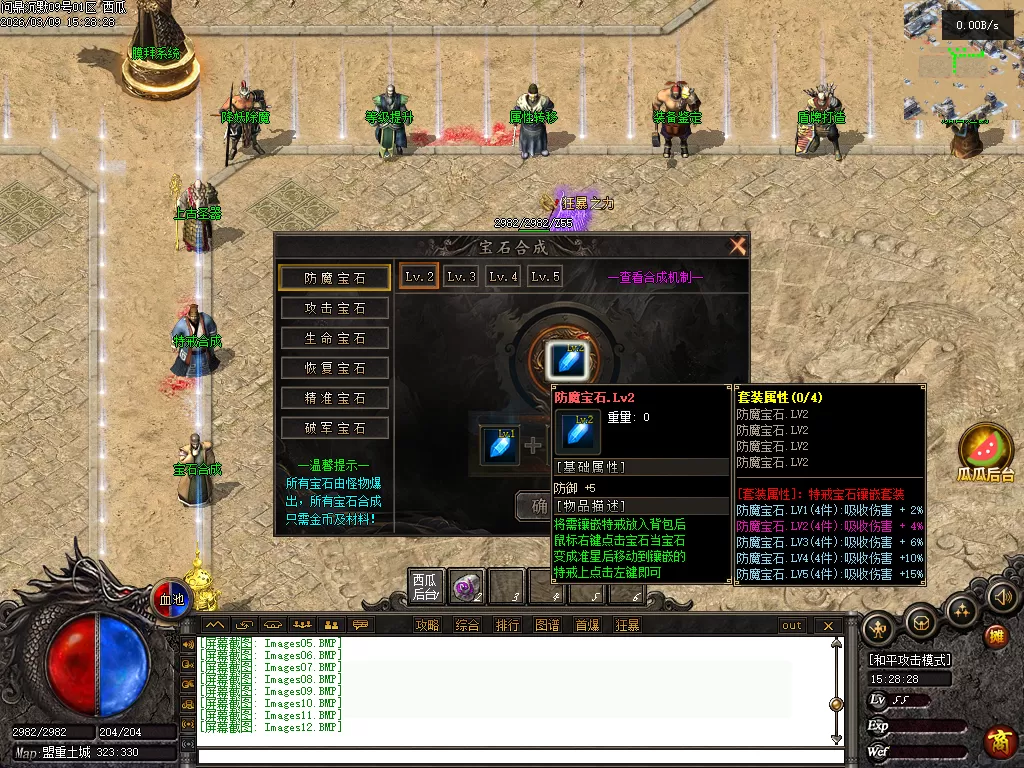This screenshot has height=768, width=1024.
Task: Switch to the Lv.2 synthesis tab
Action: [418, 276]
